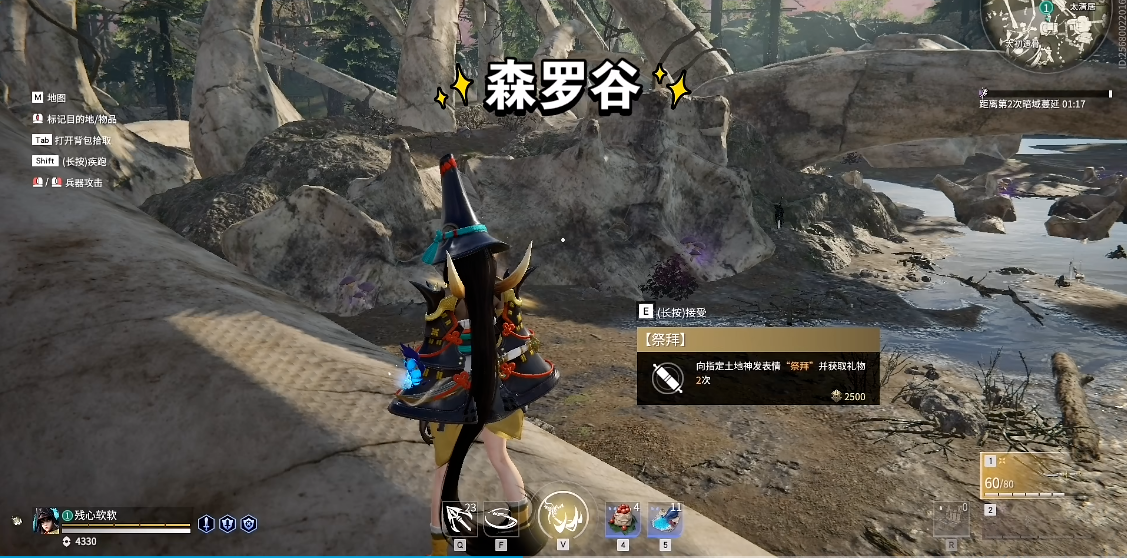
Task: Use the healing item in slot 4
Action: [x=622, y=519]
